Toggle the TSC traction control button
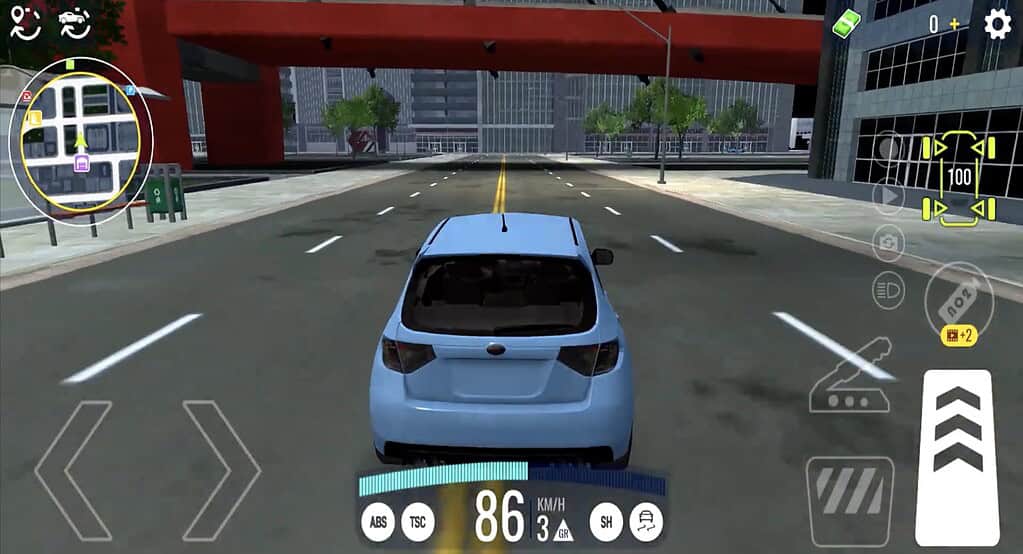This screenshot has width=1023, height=554. point(418,521)
